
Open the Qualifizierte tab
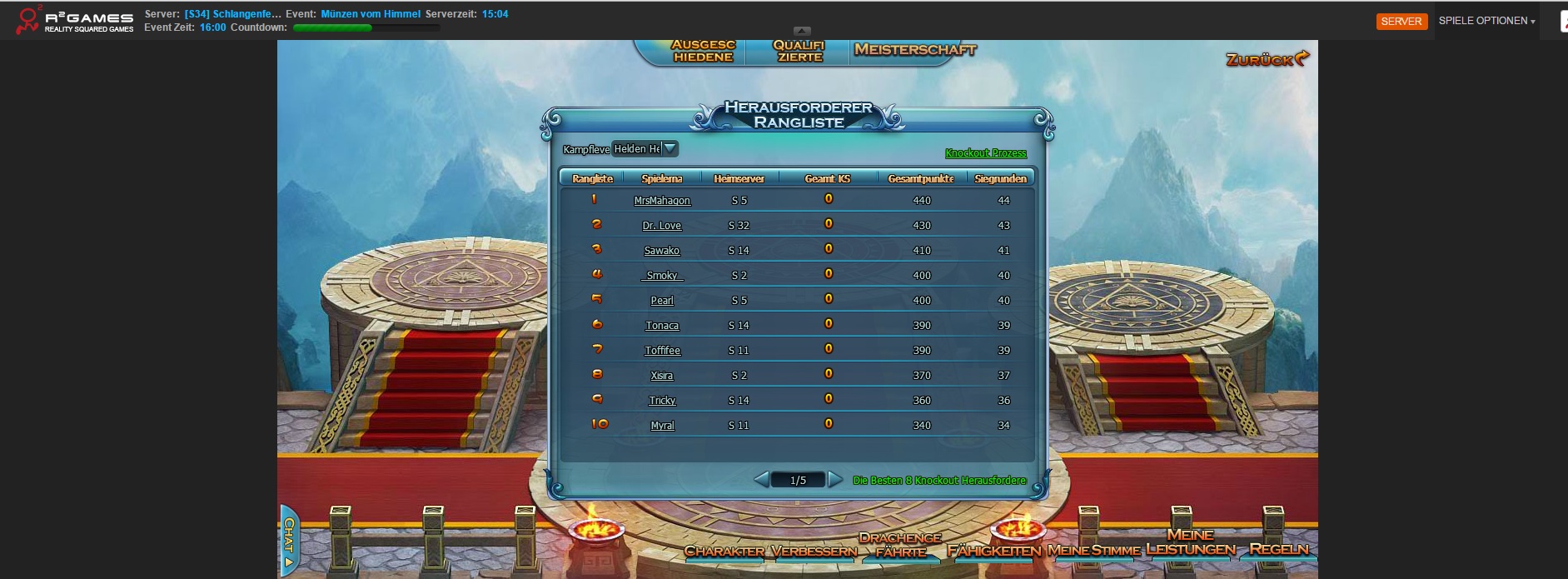click(799, 52)
